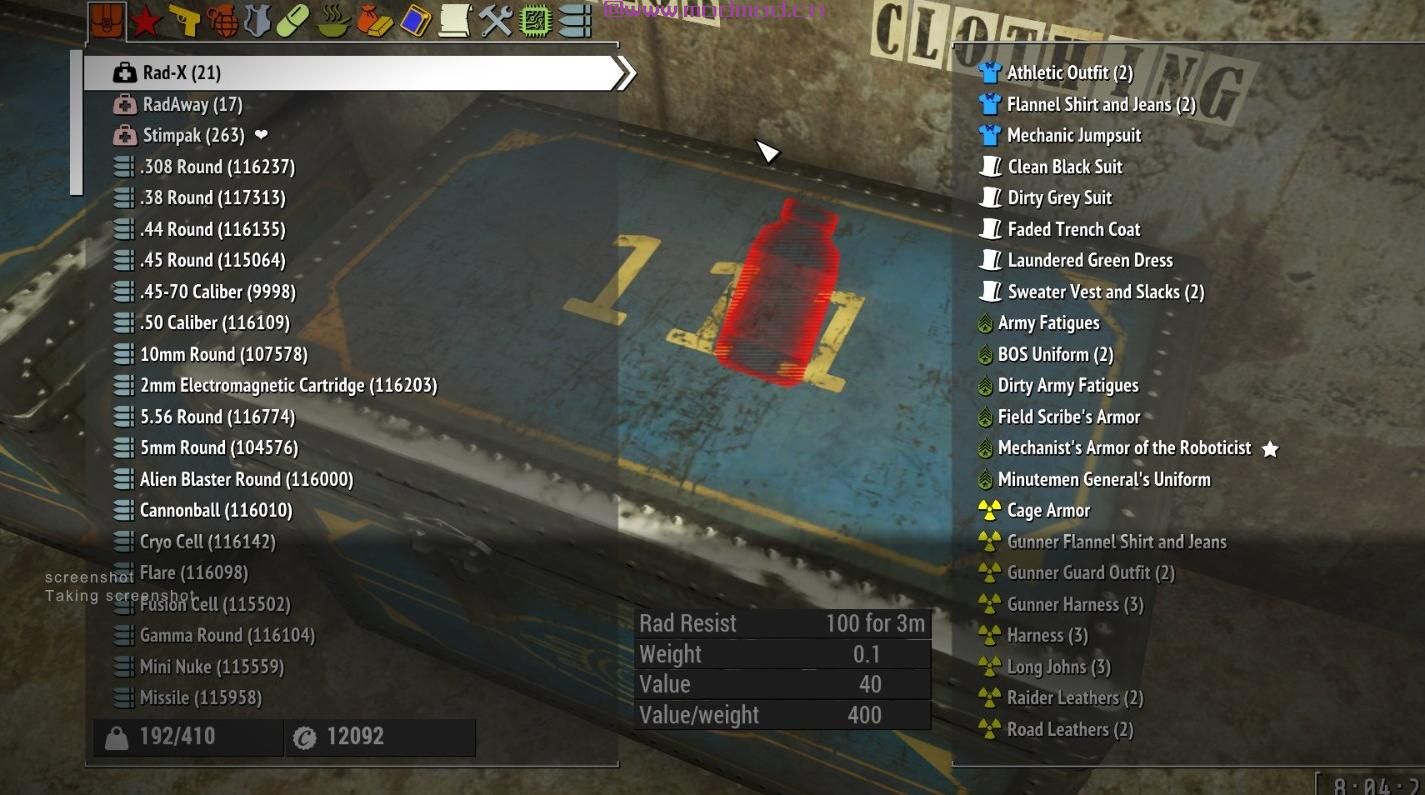Show the armor vest apparel tab
1425x795 pixels.
[257, 21]
